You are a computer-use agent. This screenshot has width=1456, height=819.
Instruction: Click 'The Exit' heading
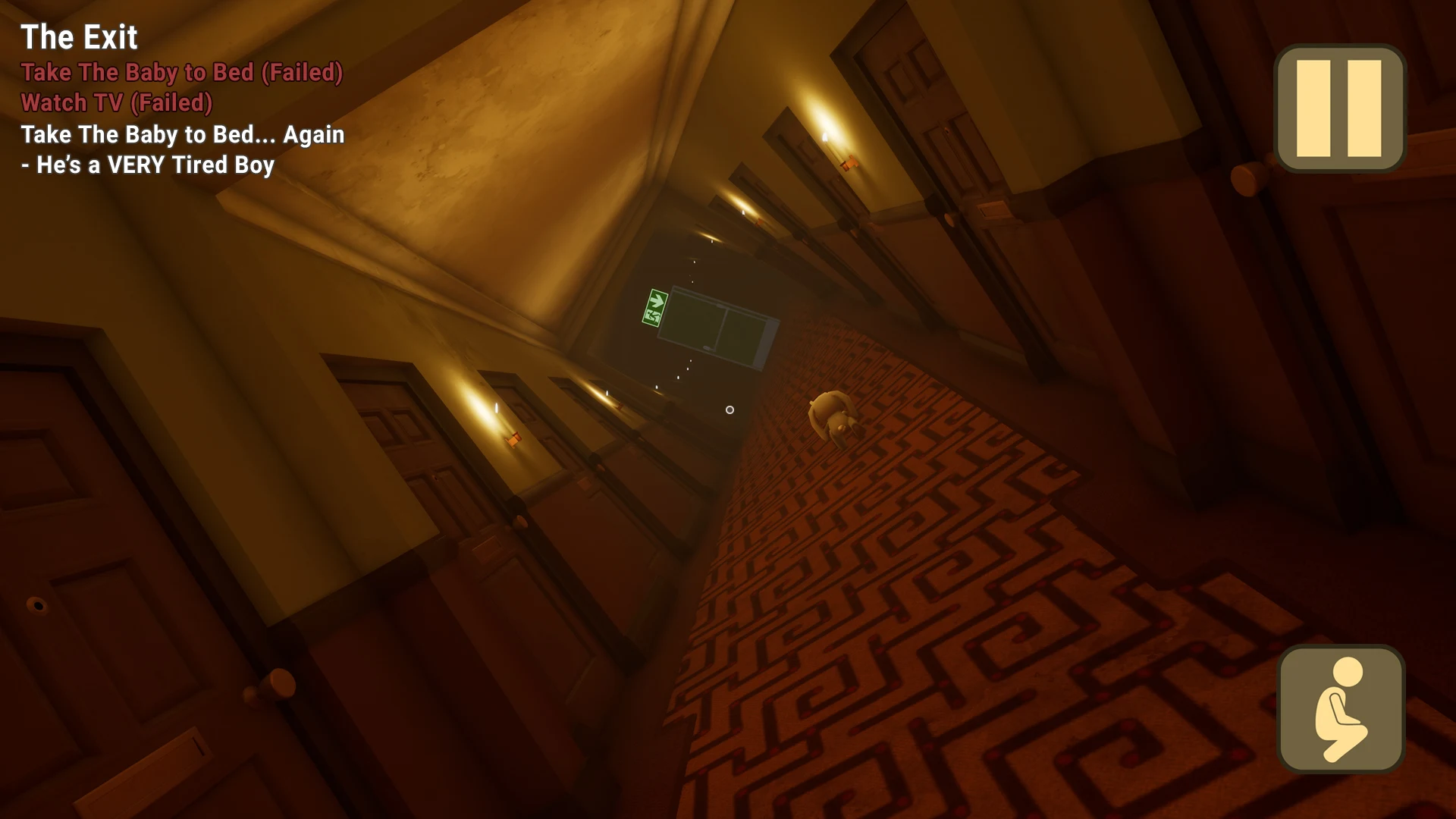pyautogui.click(x=80, y=36)
